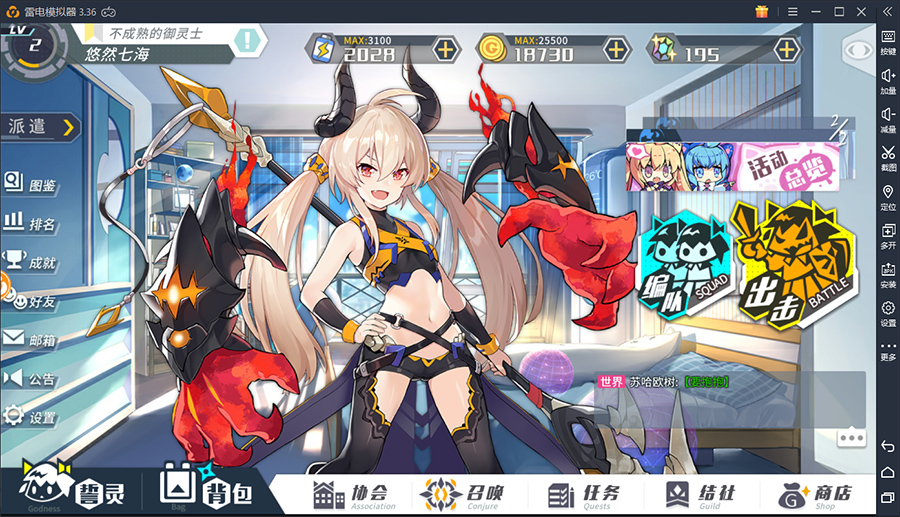Buy more gems with the plus button
Screen dimensions: 900x517
[x=787, y=48]
